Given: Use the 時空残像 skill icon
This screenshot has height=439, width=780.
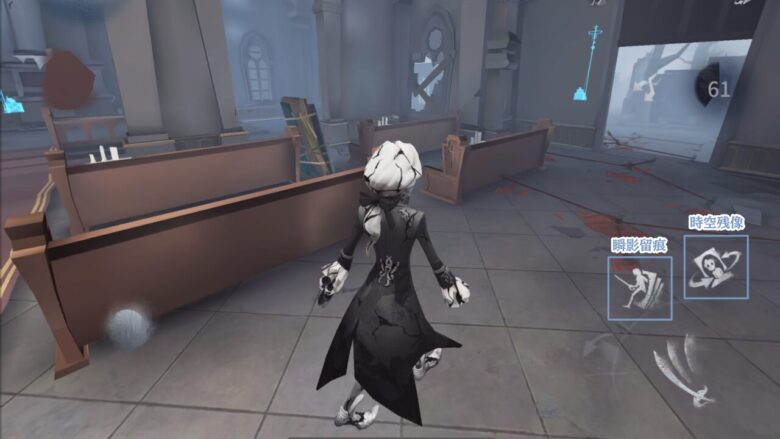Looking at the screenshot, I should (716, 266).
